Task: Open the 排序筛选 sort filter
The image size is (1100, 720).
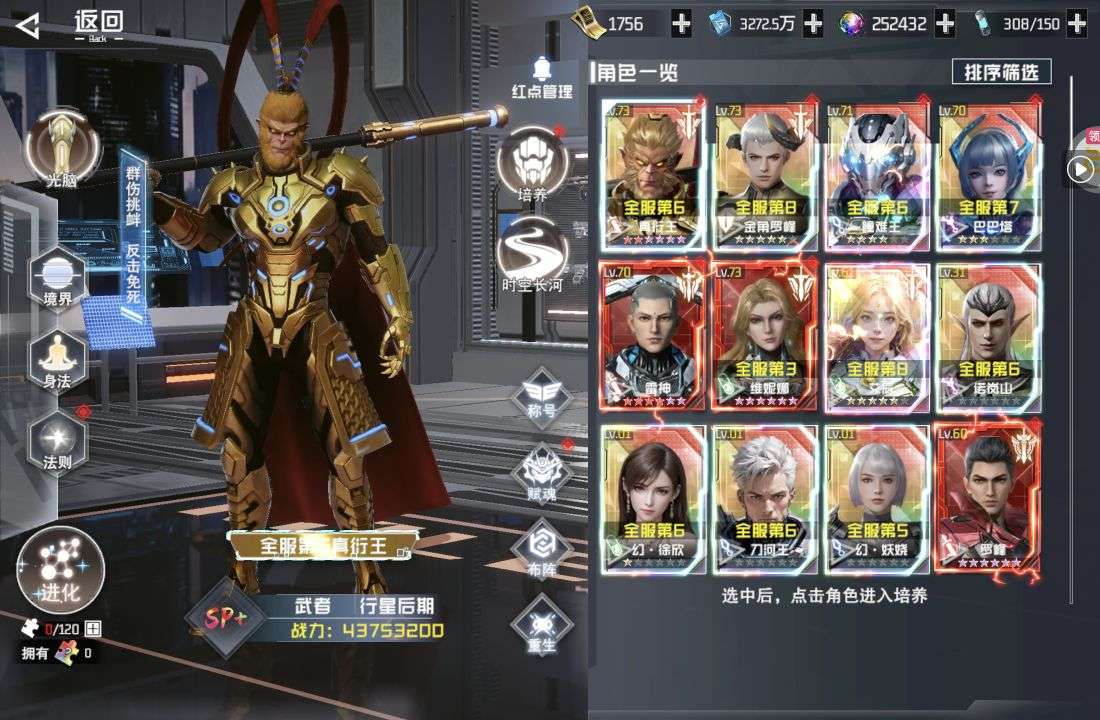Action: click(1001, 72)
